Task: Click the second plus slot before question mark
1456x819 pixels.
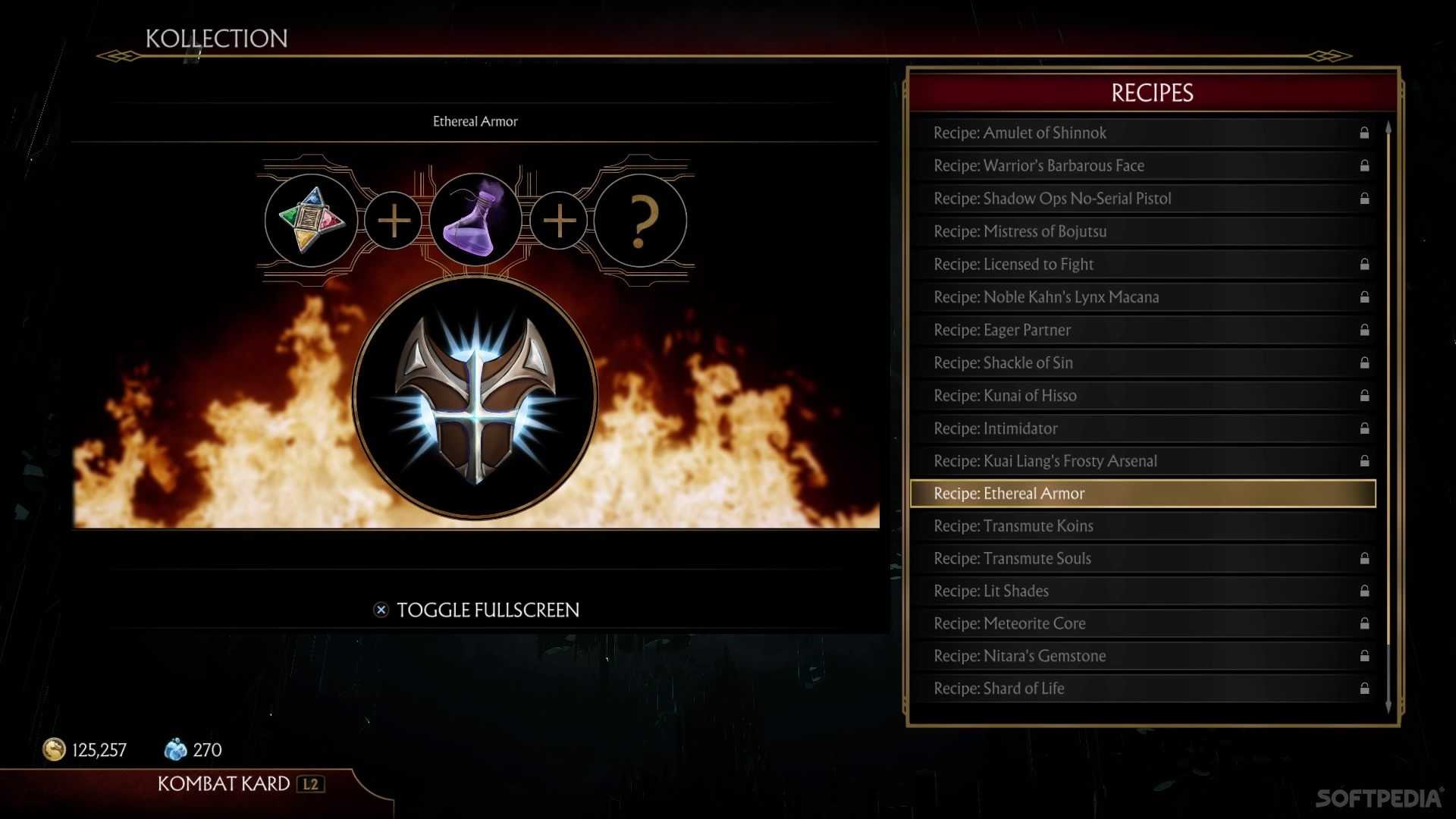Action: [559, 220]
